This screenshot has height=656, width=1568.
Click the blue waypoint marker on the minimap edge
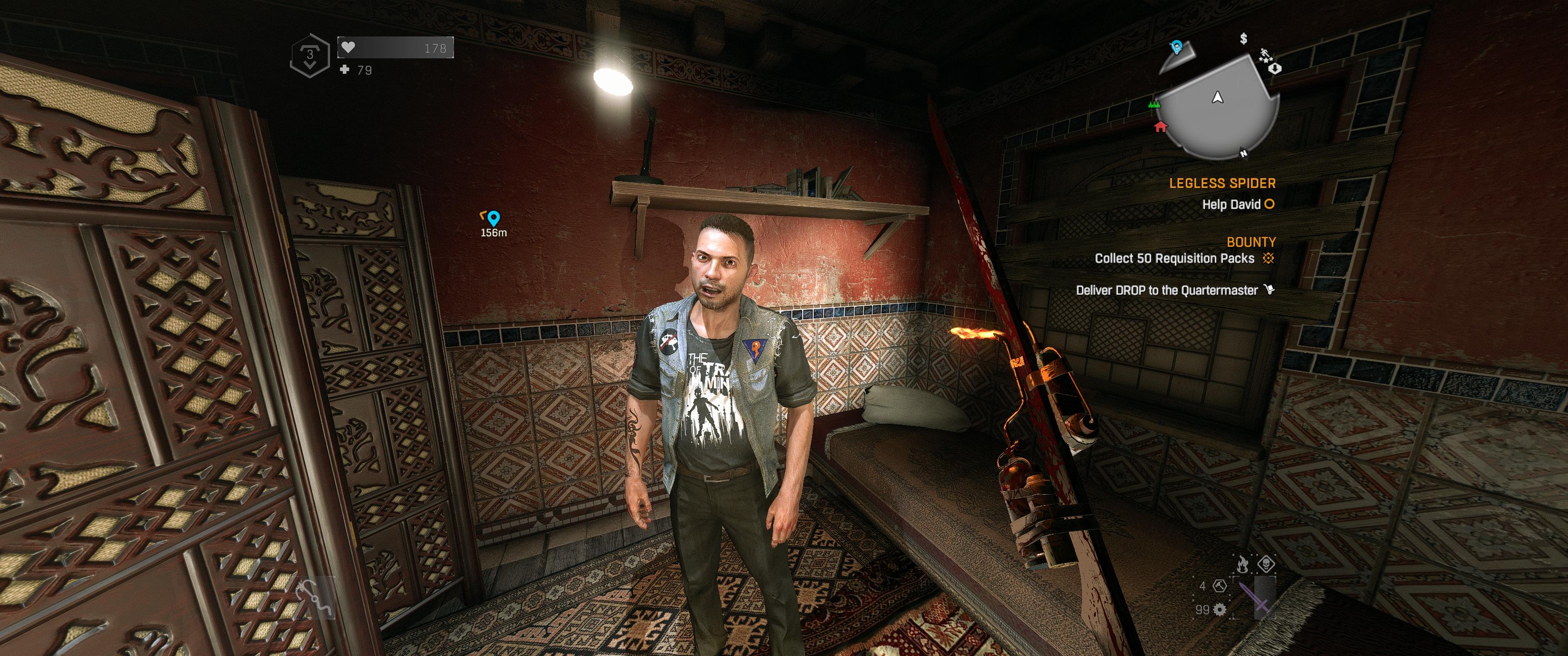(1176, 46)
